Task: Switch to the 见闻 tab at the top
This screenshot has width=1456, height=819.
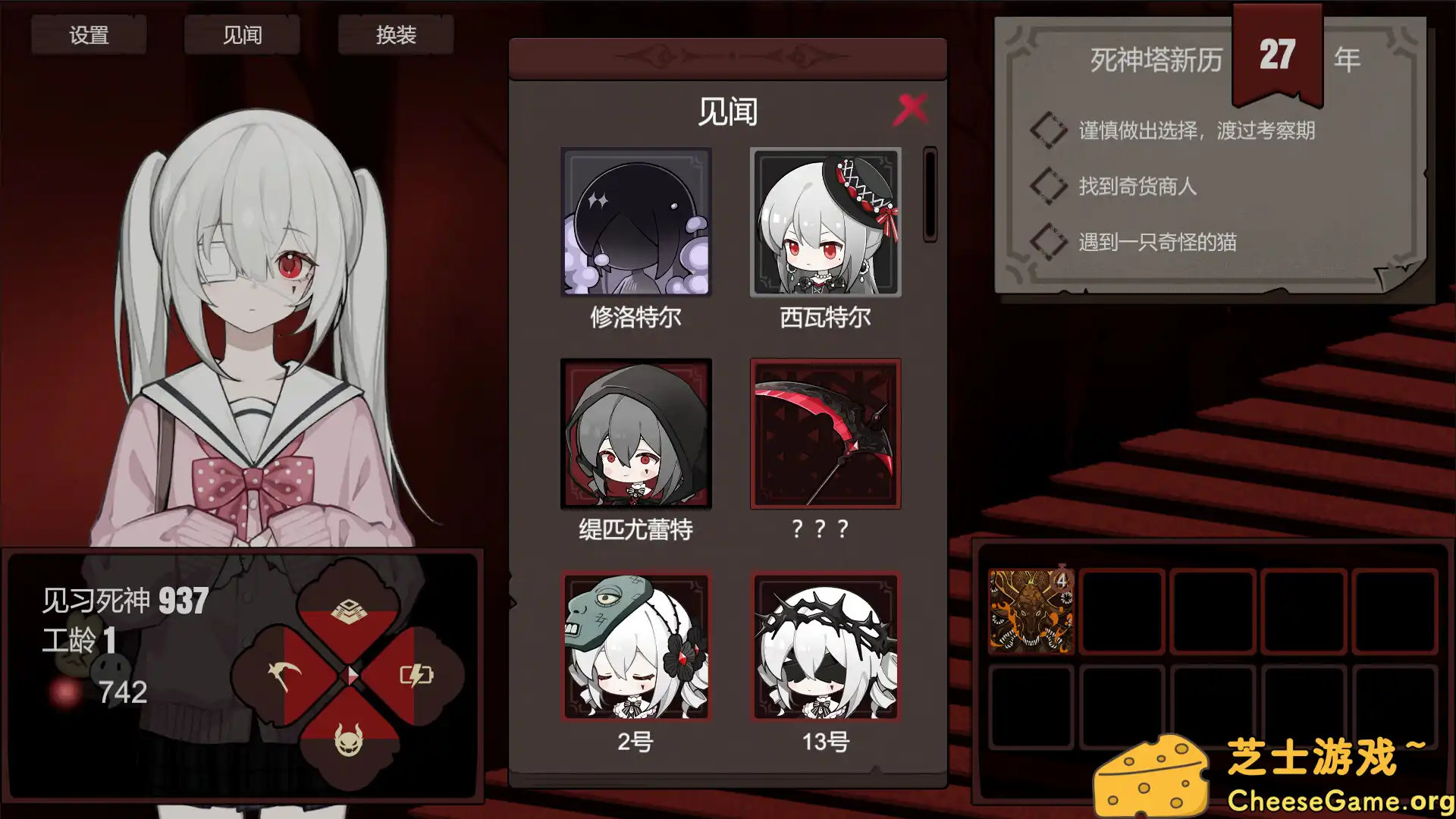Action: [241, 34]
